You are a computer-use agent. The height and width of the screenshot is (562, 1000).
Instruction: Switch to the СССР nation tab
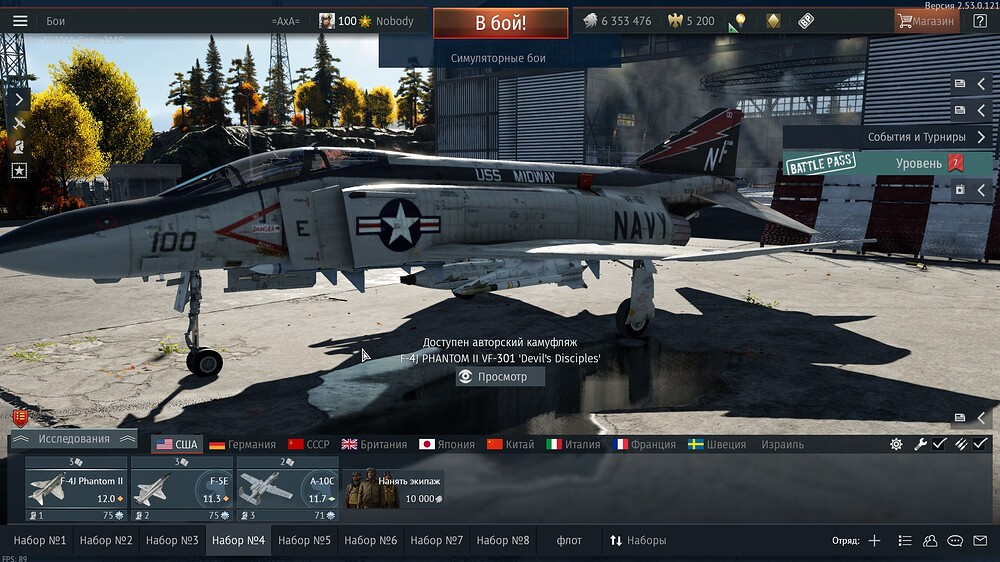click(x=308, y=445)
